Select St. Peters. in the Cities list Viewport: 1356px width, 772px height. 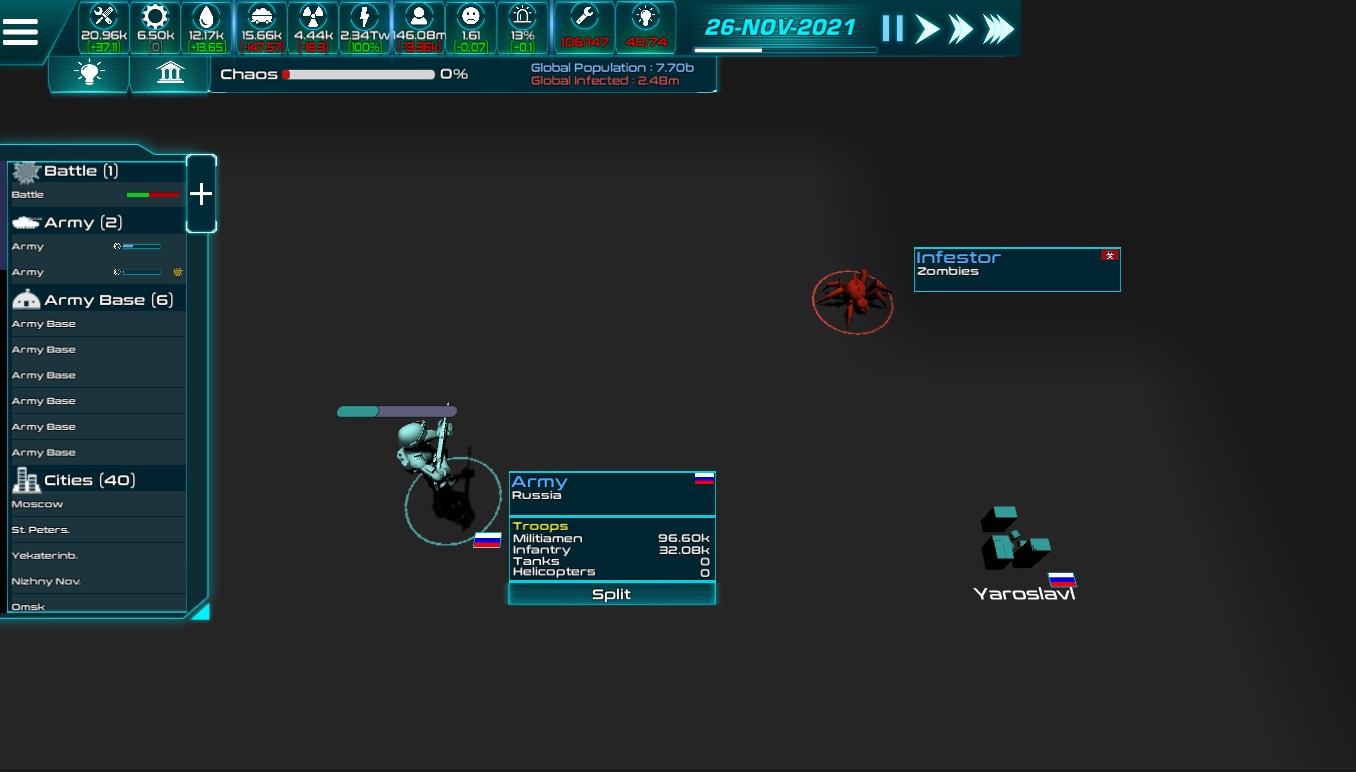click(96, 530)
